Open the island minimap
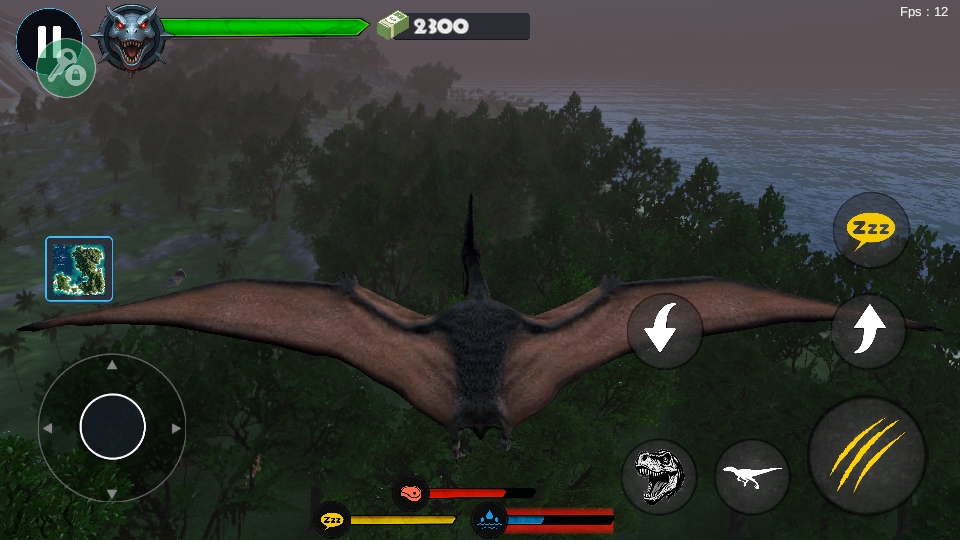The width and height of the screenshot is (960, 540). (x=79, y=269)
